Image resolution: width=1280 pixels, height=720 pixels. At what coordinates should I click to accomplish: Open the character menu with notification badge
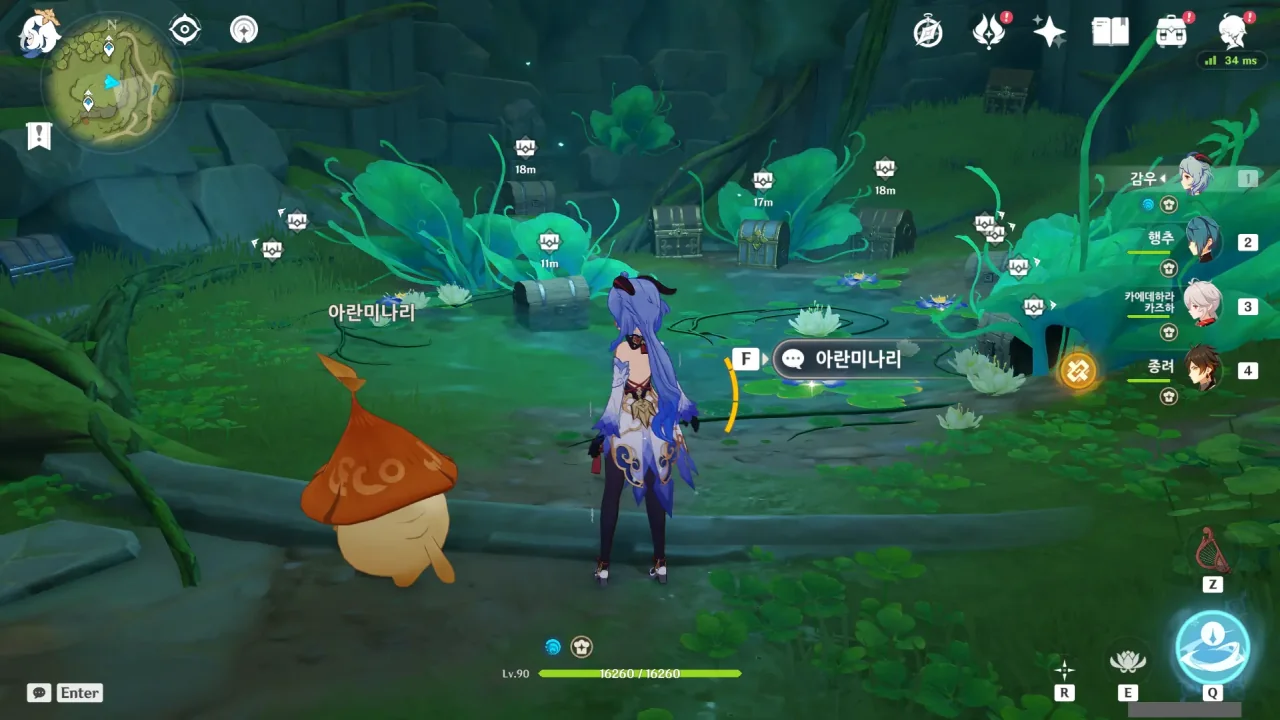[x=1233, y=31]
